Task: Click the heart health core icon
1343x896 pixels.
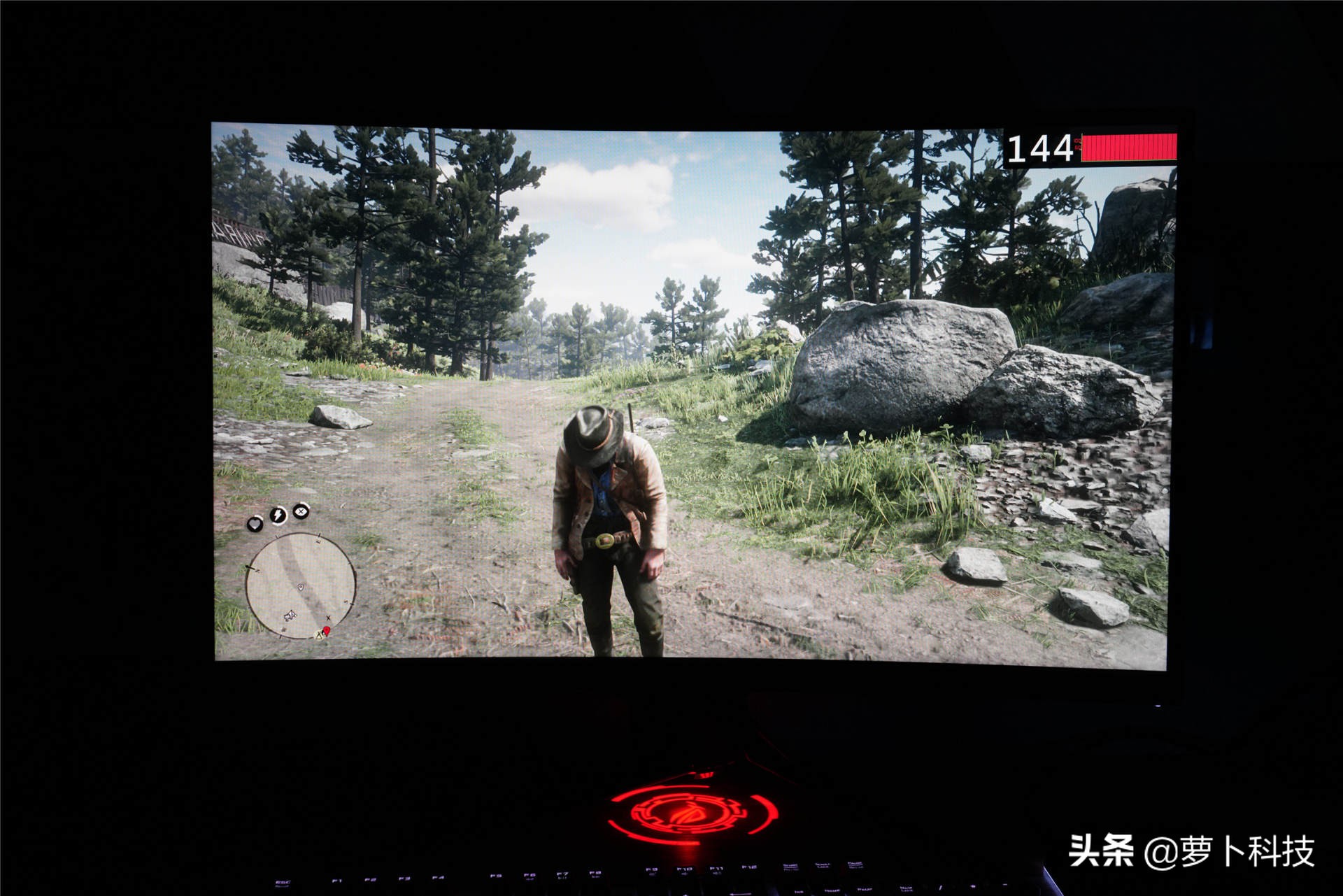Action: 255,522
